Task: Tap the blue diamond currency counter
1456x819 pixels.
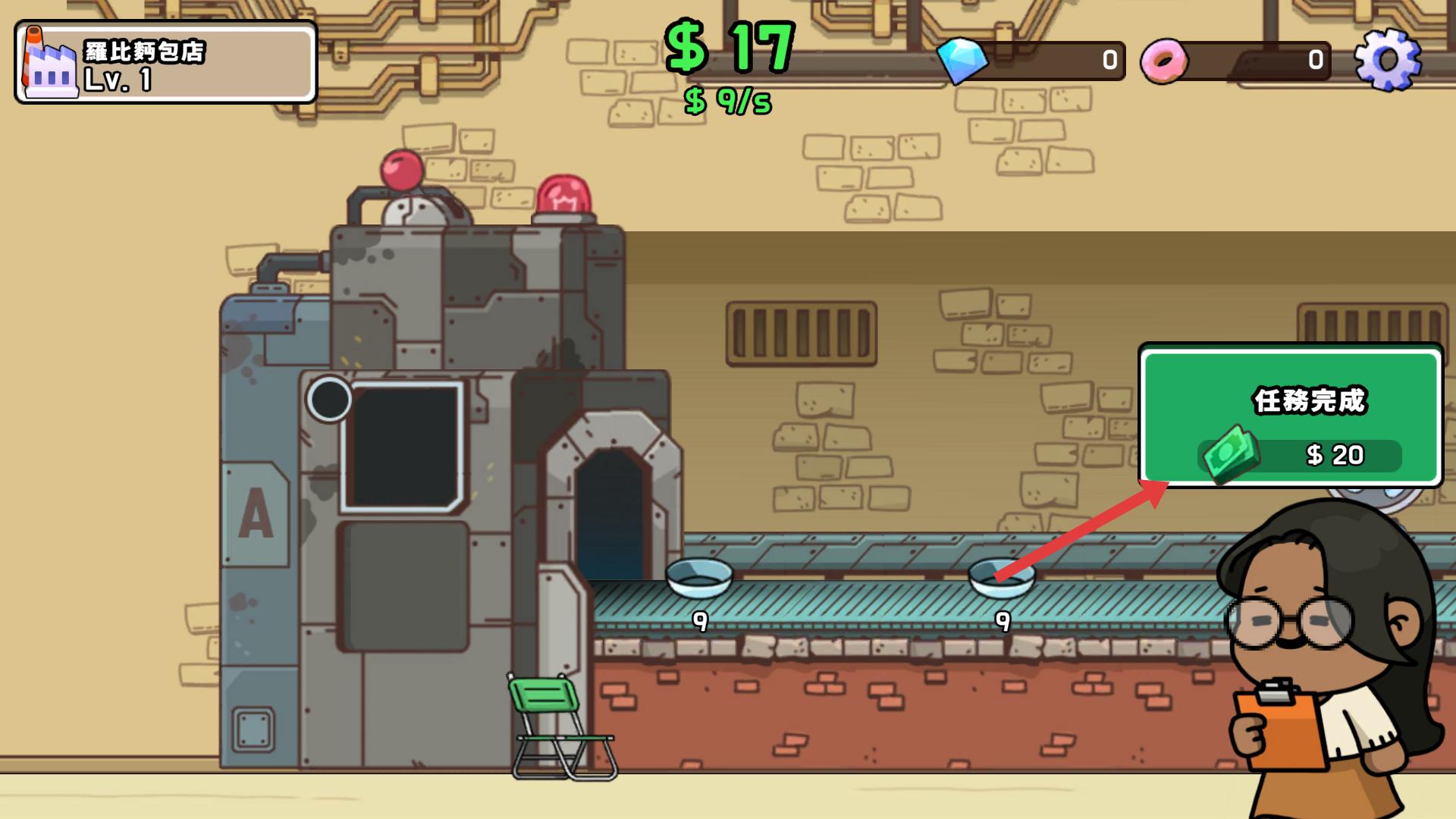Action: [x=1031, y=61]
